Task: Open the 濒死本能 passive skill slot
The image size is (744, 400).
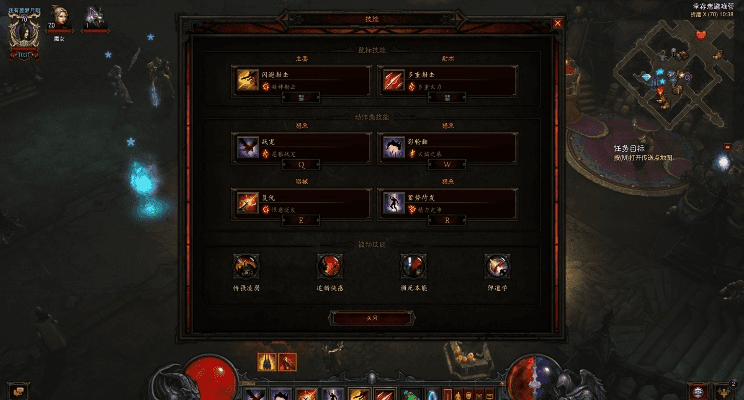Action: click(412, 266)
